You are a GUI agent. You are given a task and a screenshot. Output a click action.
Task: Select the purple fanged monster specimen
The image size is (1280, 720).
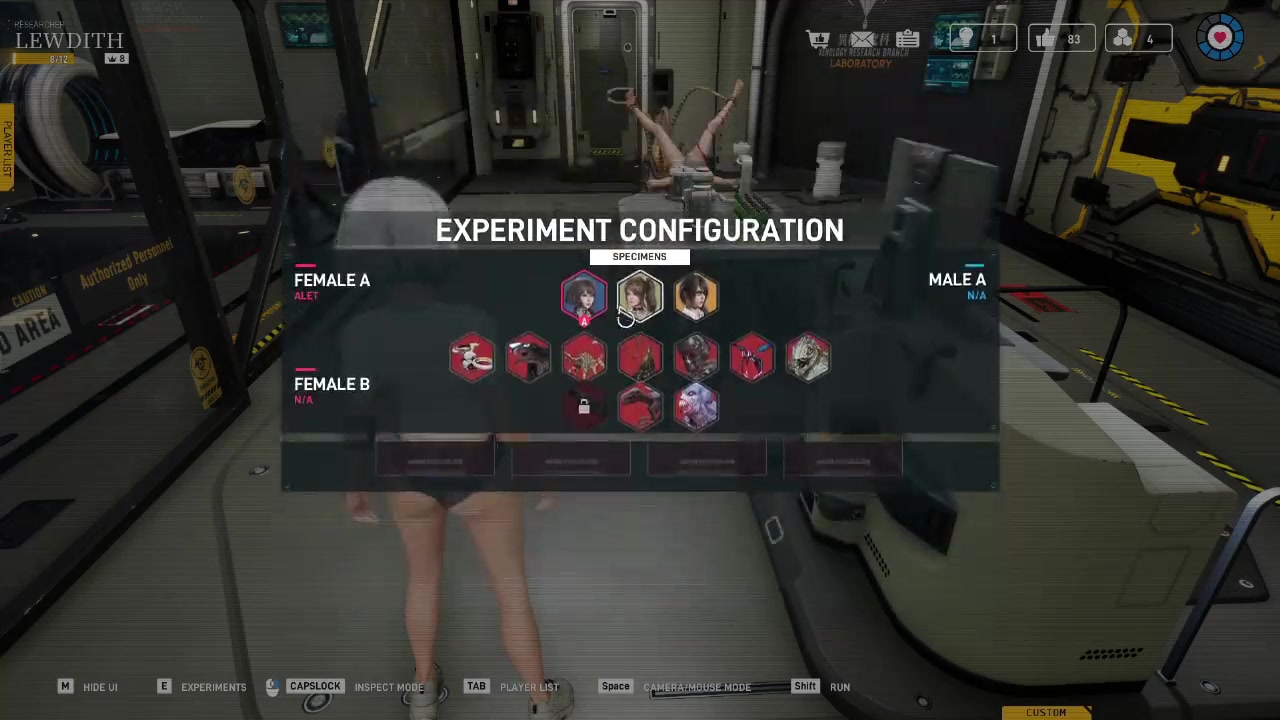pyautogui.click(x=696, y=407)
